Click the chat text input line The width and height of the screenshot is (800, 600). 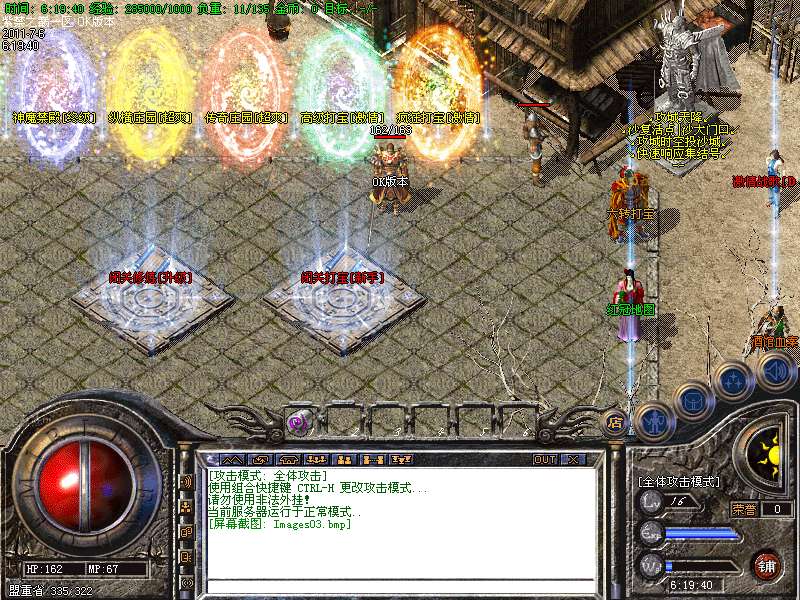pyautogui.click(x=400, y=586)
